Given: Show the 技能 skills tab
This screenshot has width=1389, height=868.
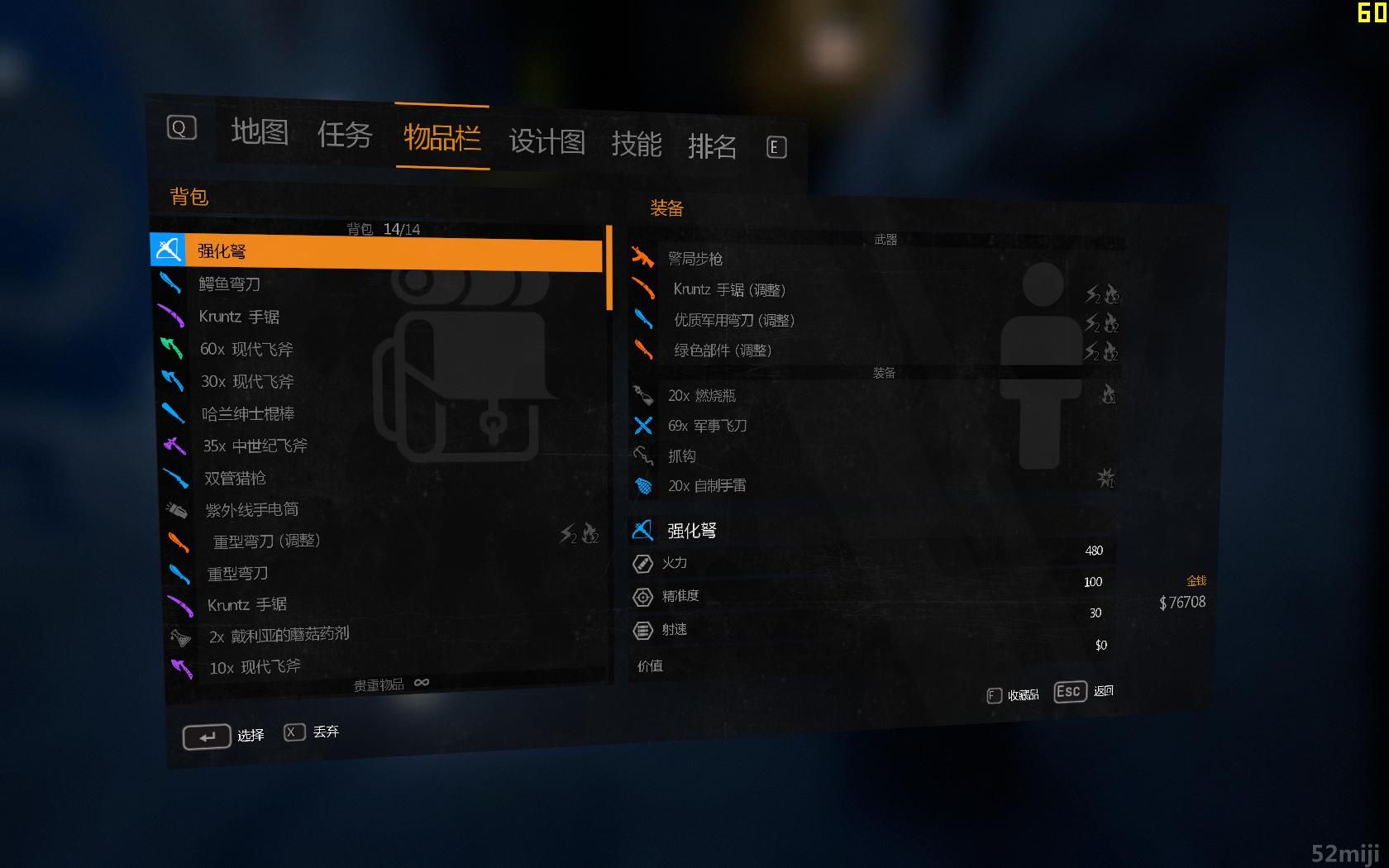Looking at the screenshot, I should click(637, 144).
